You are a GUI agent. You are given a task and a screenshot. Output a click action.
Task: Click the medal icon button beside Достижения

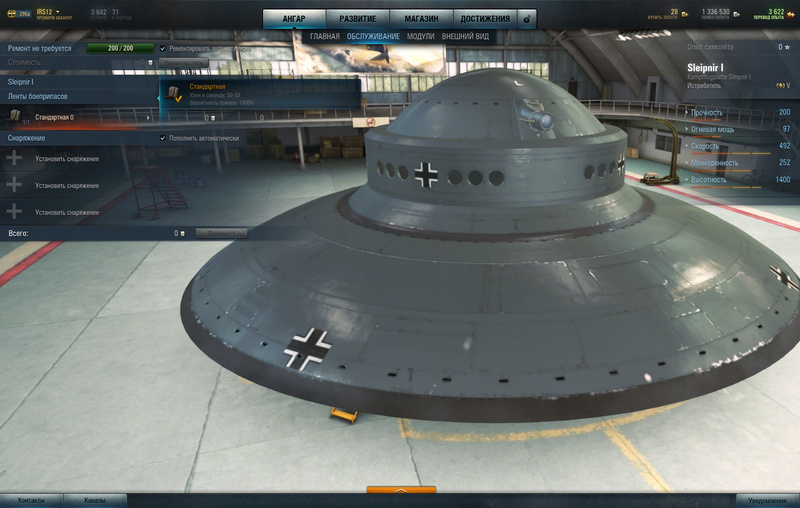[x=527, y=19]
